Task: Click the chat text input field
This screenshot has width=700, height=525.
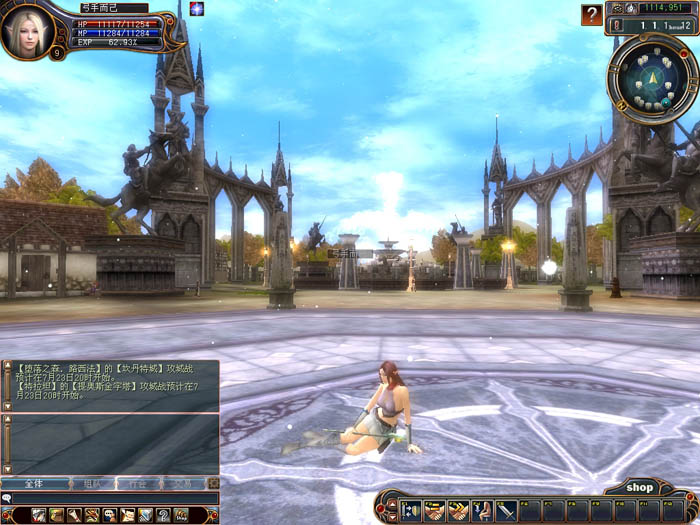Action: click(115, 498)
